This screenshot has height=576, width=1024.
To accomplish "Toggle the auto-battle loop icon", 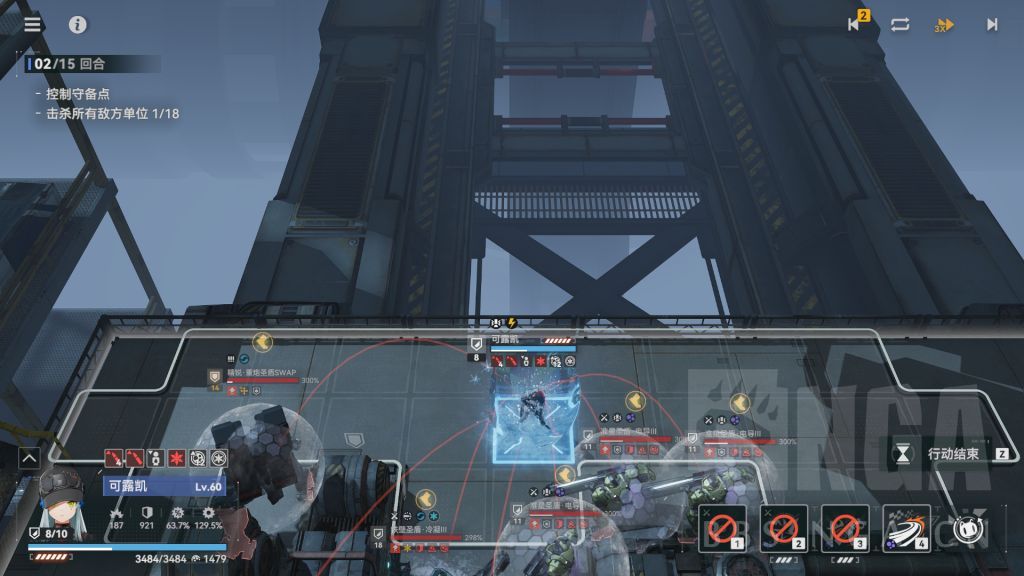I will point(900,25).
